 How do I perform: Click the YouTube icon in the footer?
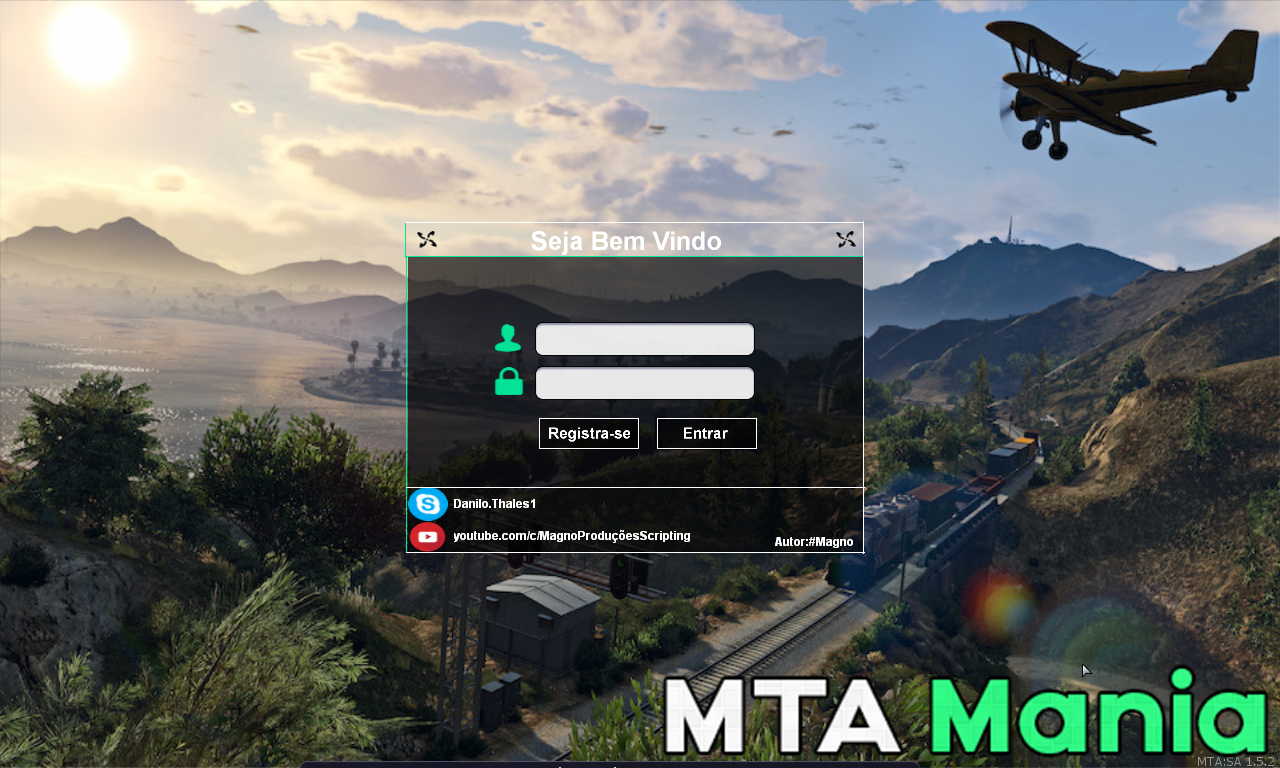pyautogui.click(x=427, y=536)
